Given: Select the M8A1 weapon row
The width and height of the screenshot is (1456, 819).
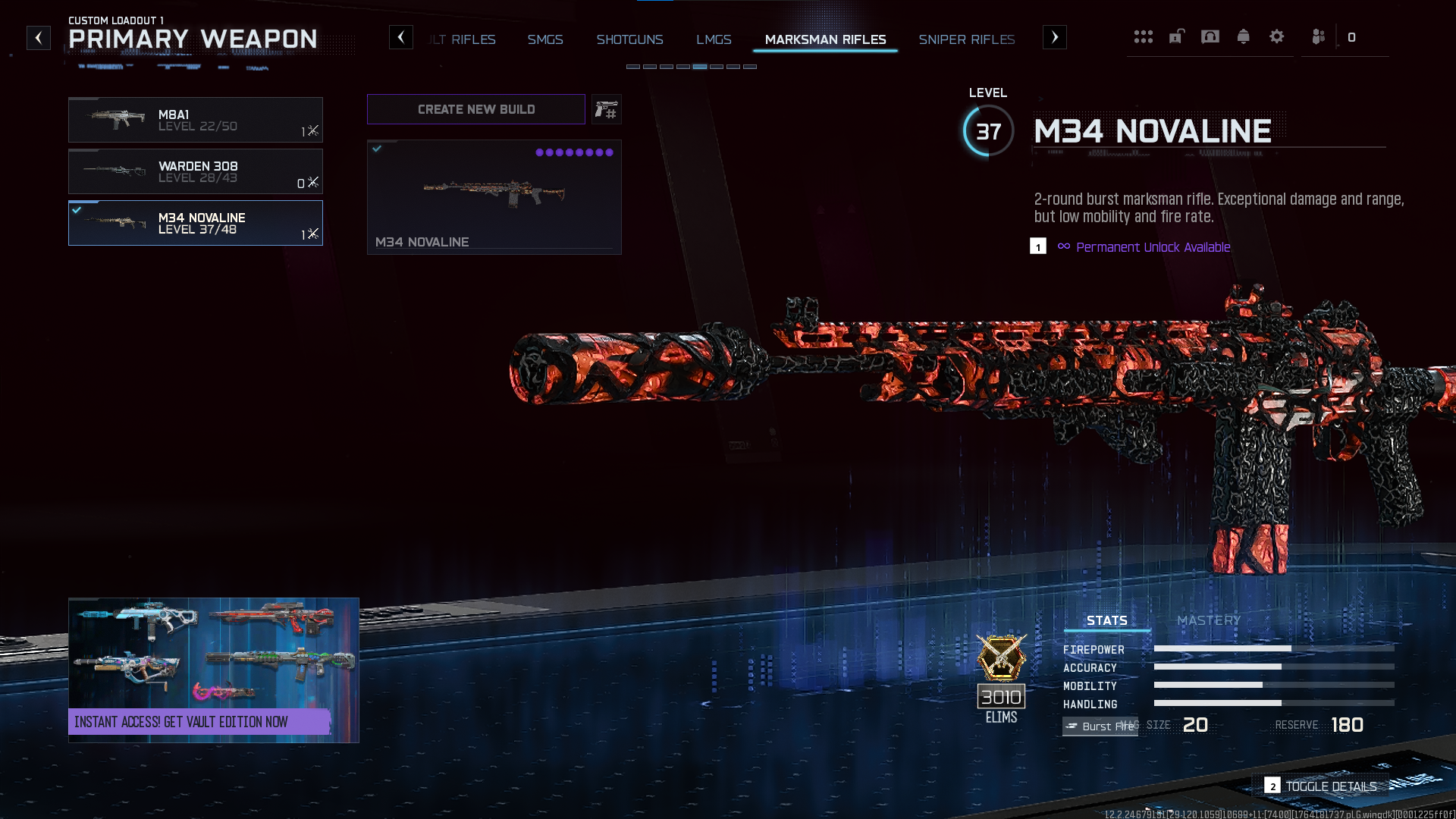Looking at the screenshot, I should [x=195, y=120].
